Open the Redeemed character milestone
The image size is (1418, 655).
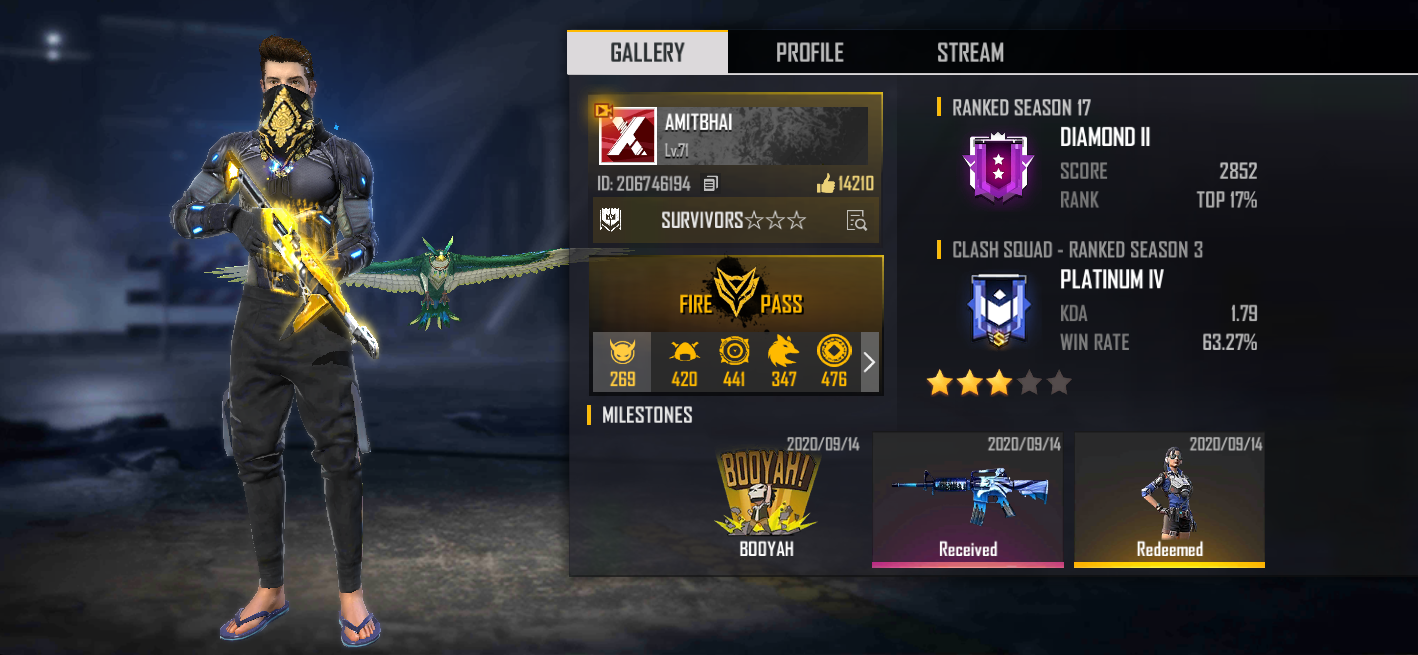click(x=1169, y=498)
